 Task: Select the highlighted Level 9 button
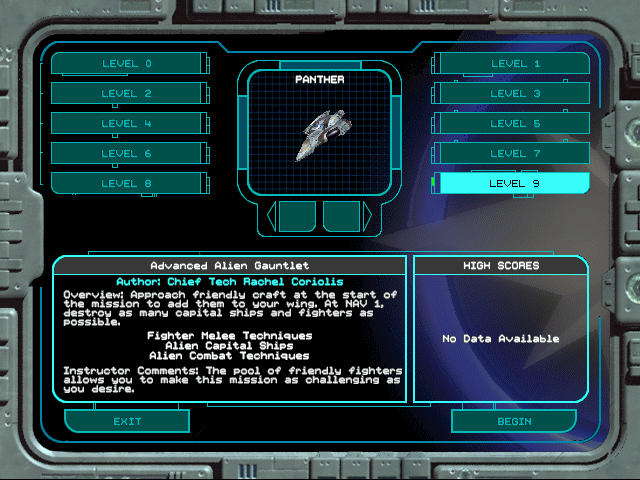pos(515,184)
